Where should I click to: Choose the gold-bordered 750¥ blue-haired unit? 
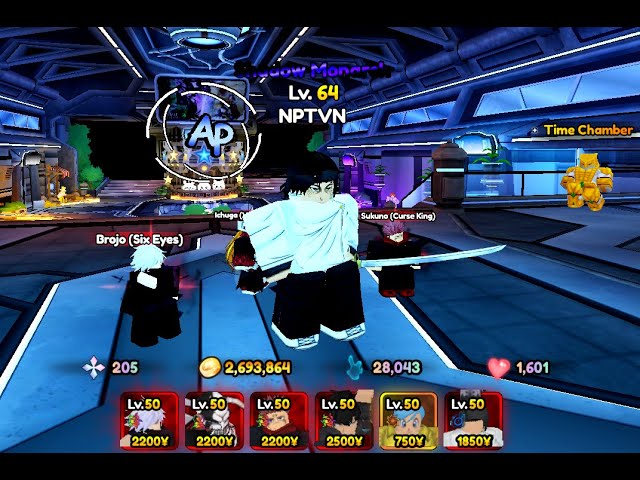tap(408, 421)
